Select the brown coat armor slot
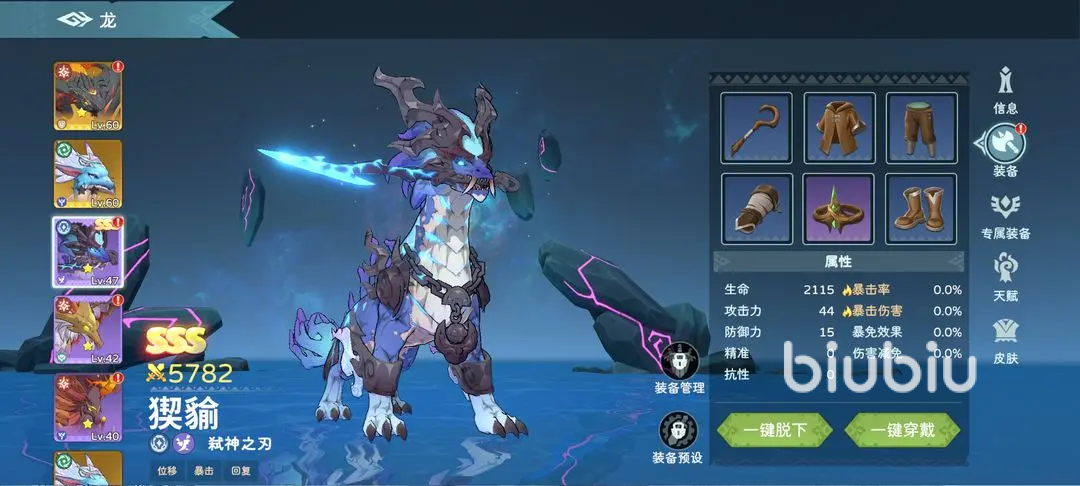This screenshot has width=1080, height=486. click(x=839, y=128)
